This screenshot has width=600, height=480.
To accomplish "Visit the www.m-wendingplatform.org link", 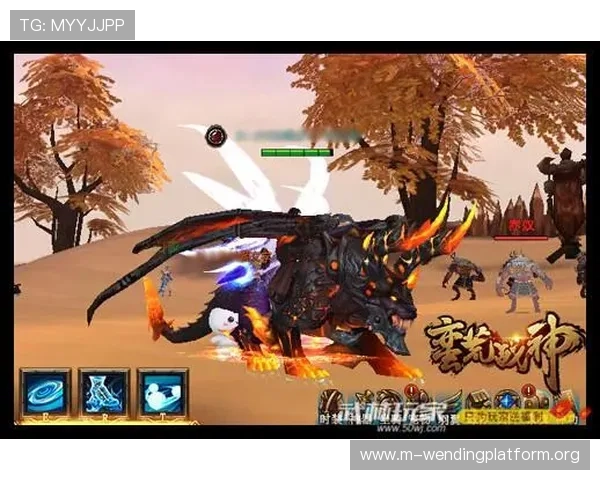I will [x=469, y=455].
